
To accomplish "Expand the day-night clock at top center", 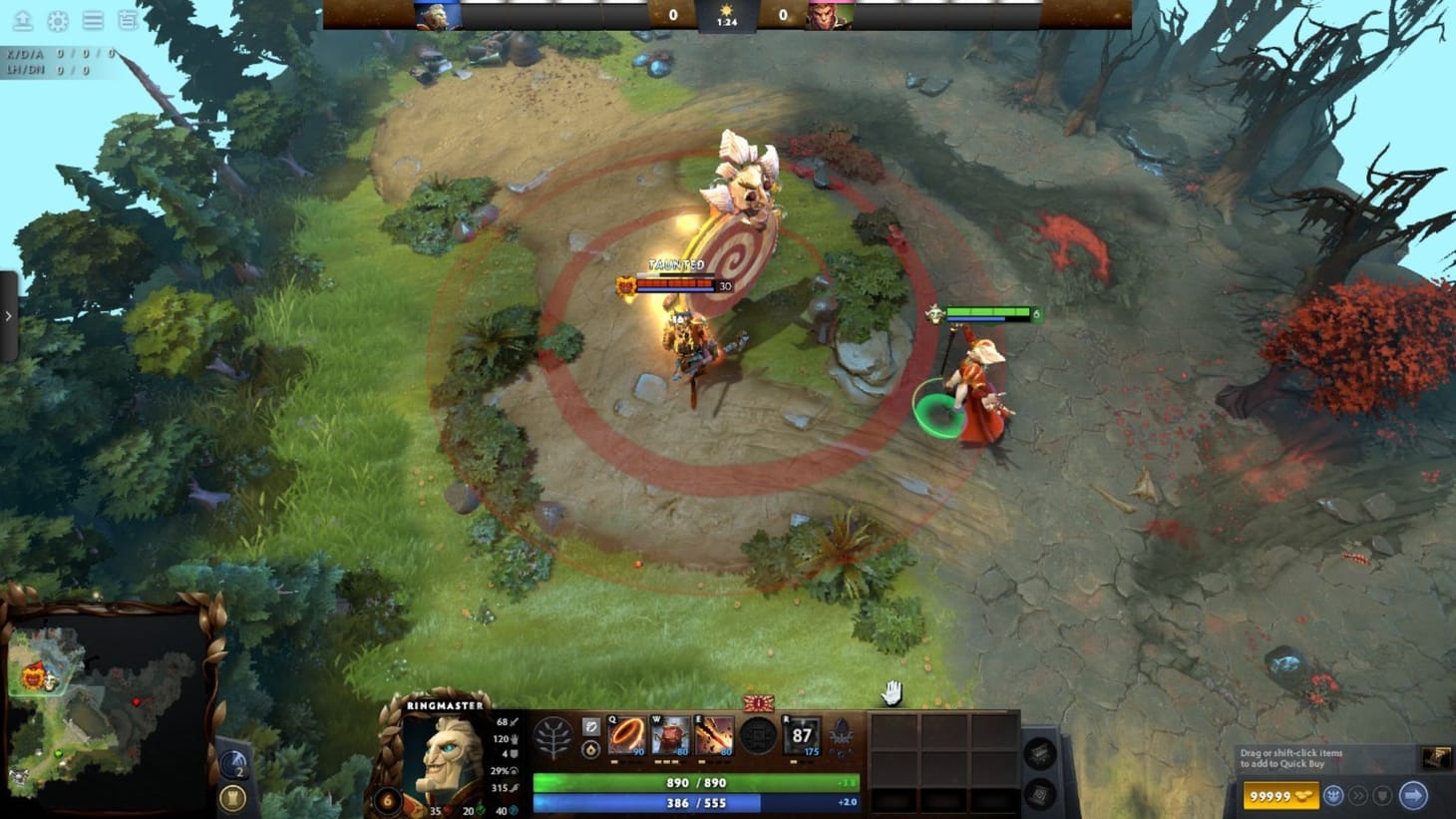I will pos(728,15).
